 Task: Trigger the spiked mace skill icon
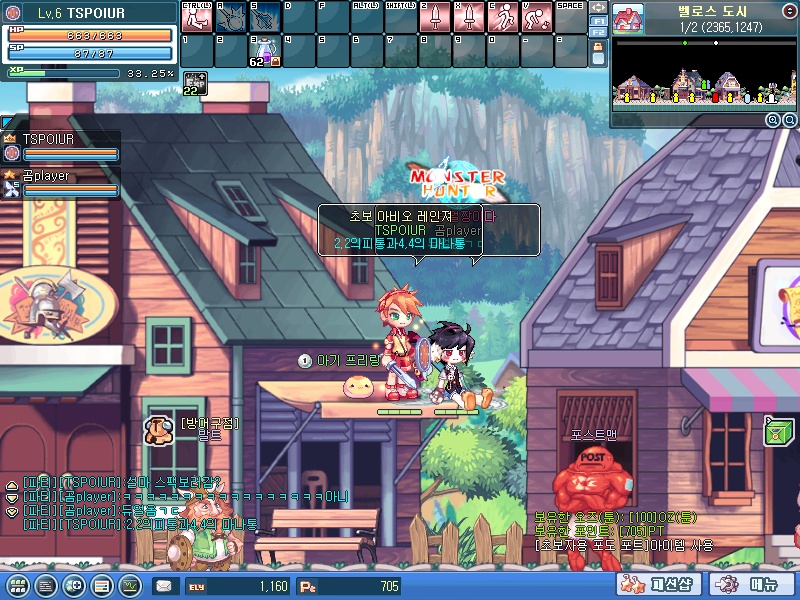[x=231, y=17]
